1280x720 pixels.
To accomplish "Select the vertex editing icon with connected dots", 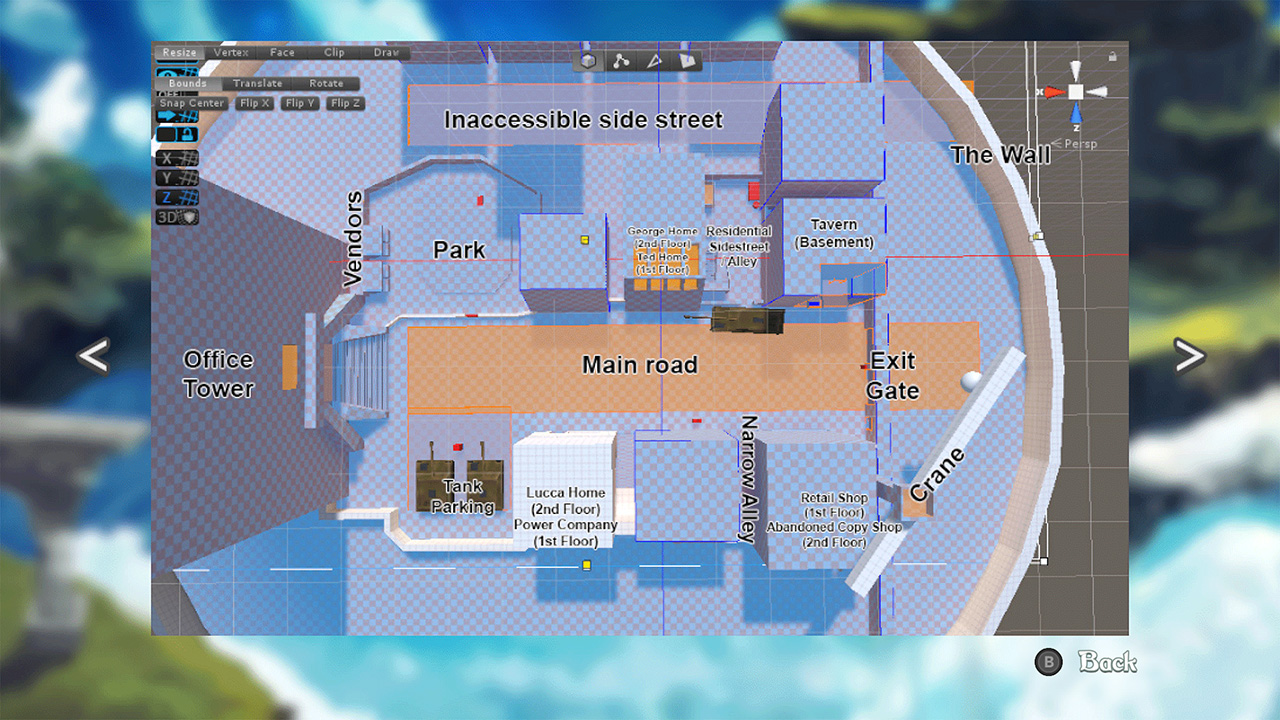I will [621, 60].
